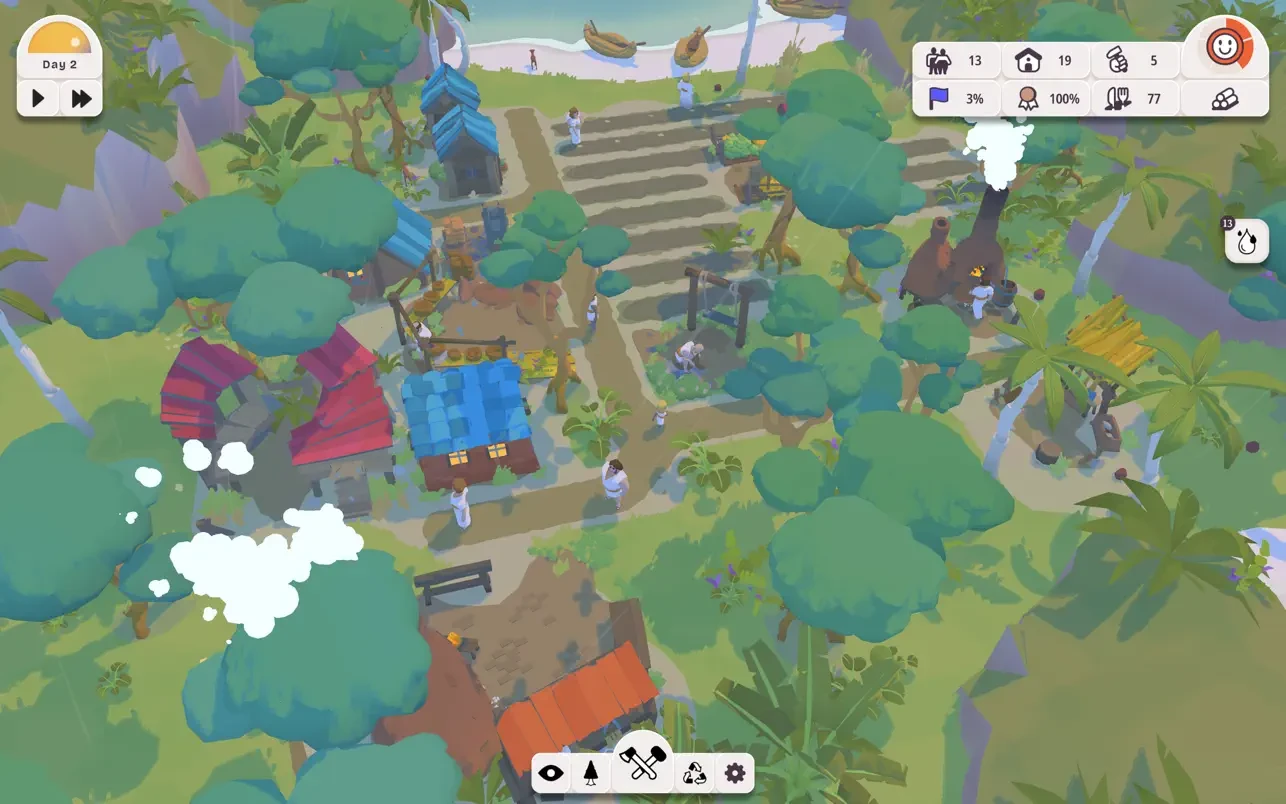Open the workers stat with hammer-fist icon
1286x804 pixels.
[x=1134, y=61]
